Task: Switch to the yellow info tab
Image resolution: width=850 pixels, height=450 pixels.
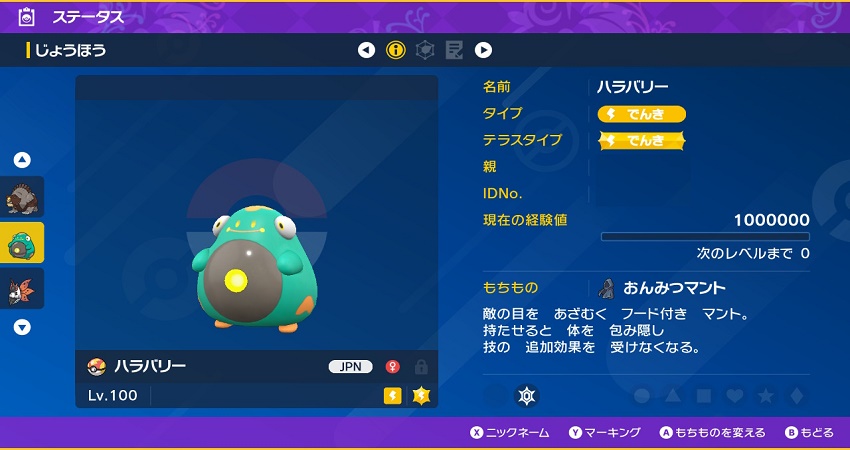Action: (396, 50)
